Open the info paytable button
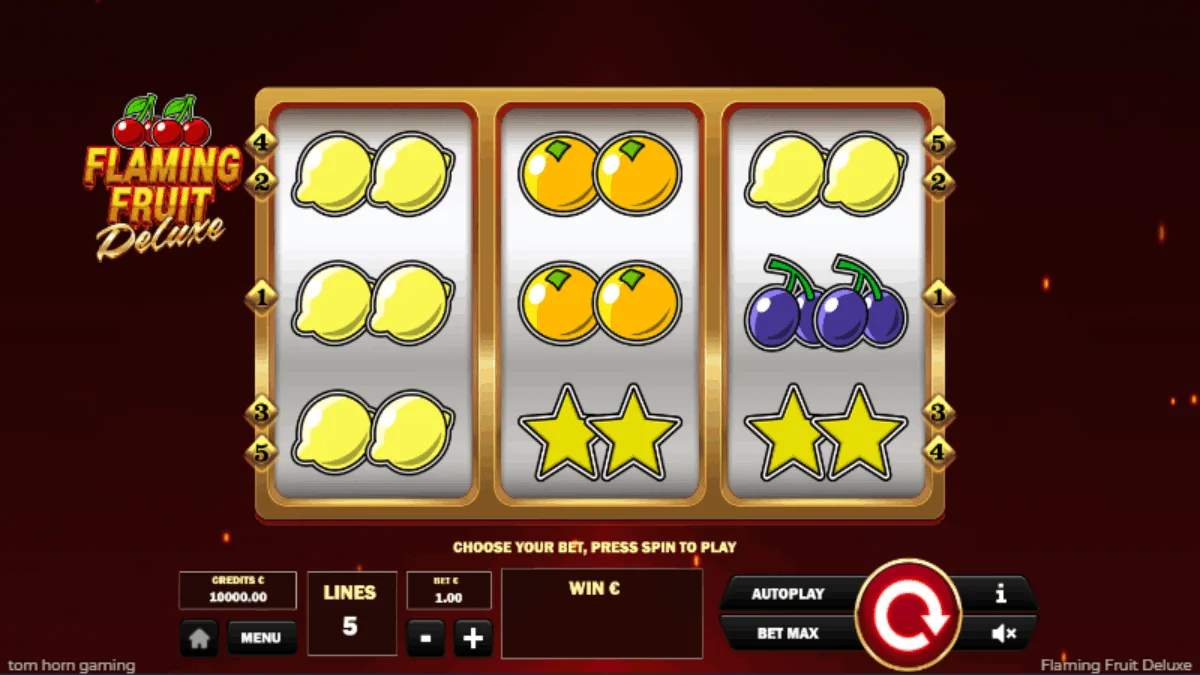Viewport: 1200px width, 675px height. tap(1000, 594)
